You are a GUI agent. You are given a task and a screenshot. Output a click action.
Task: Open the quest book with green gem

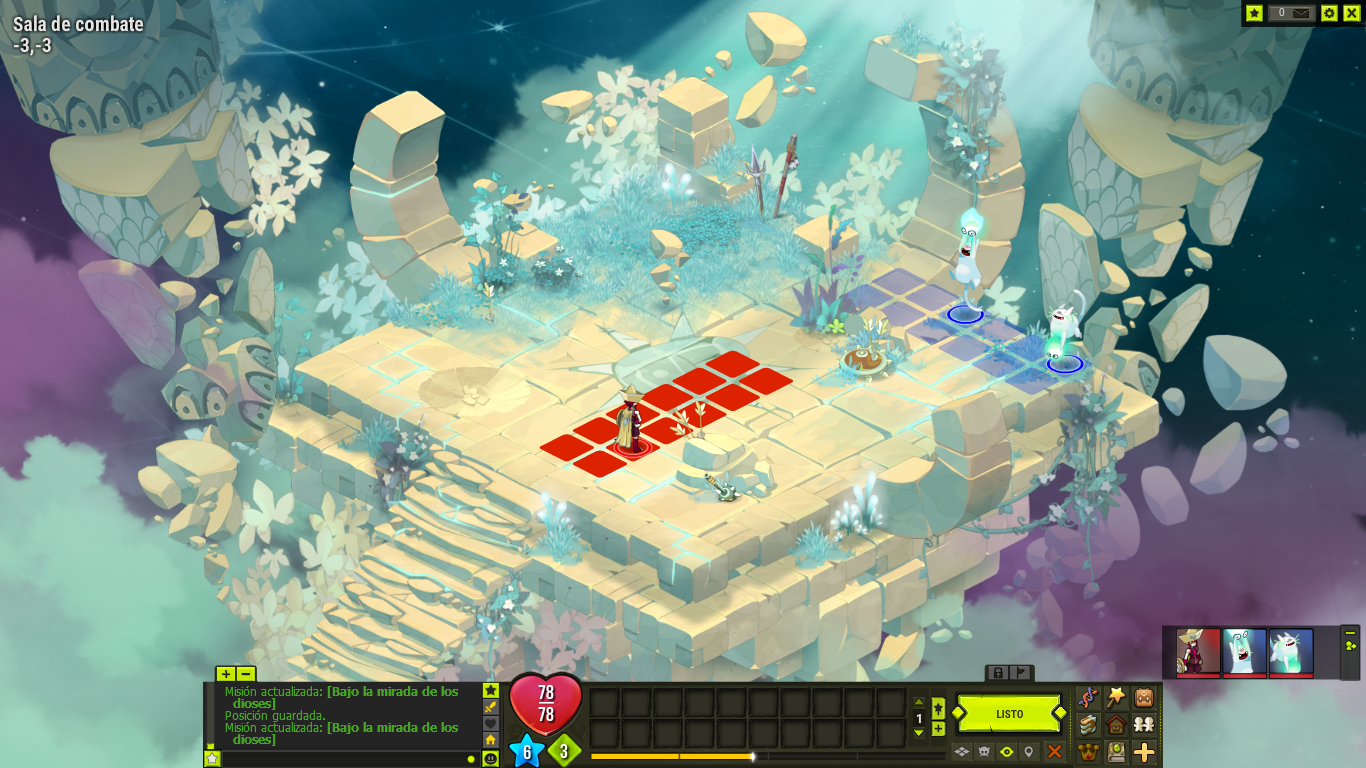point(1116,752)
